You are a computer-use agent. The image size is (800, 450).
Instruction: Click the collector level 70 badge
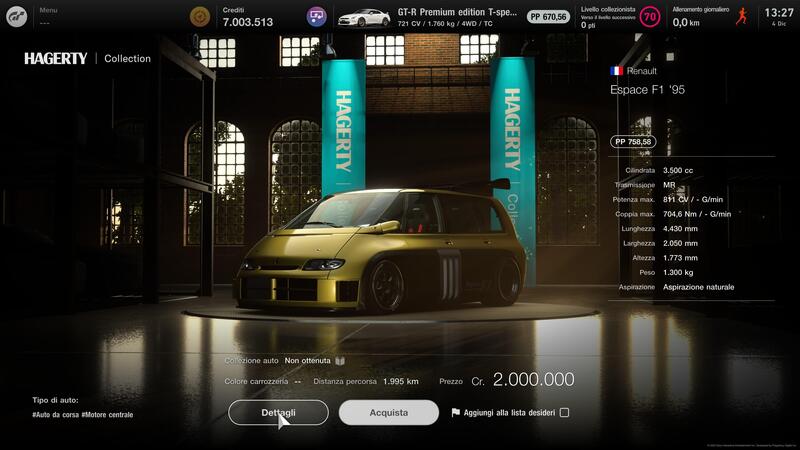pos(650,17)
